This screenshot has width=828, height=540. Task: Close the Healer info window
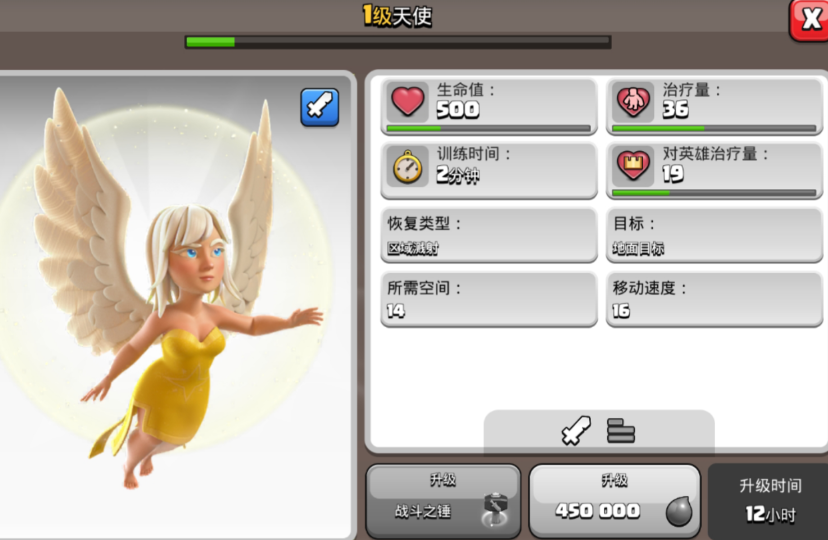(808, 19)
